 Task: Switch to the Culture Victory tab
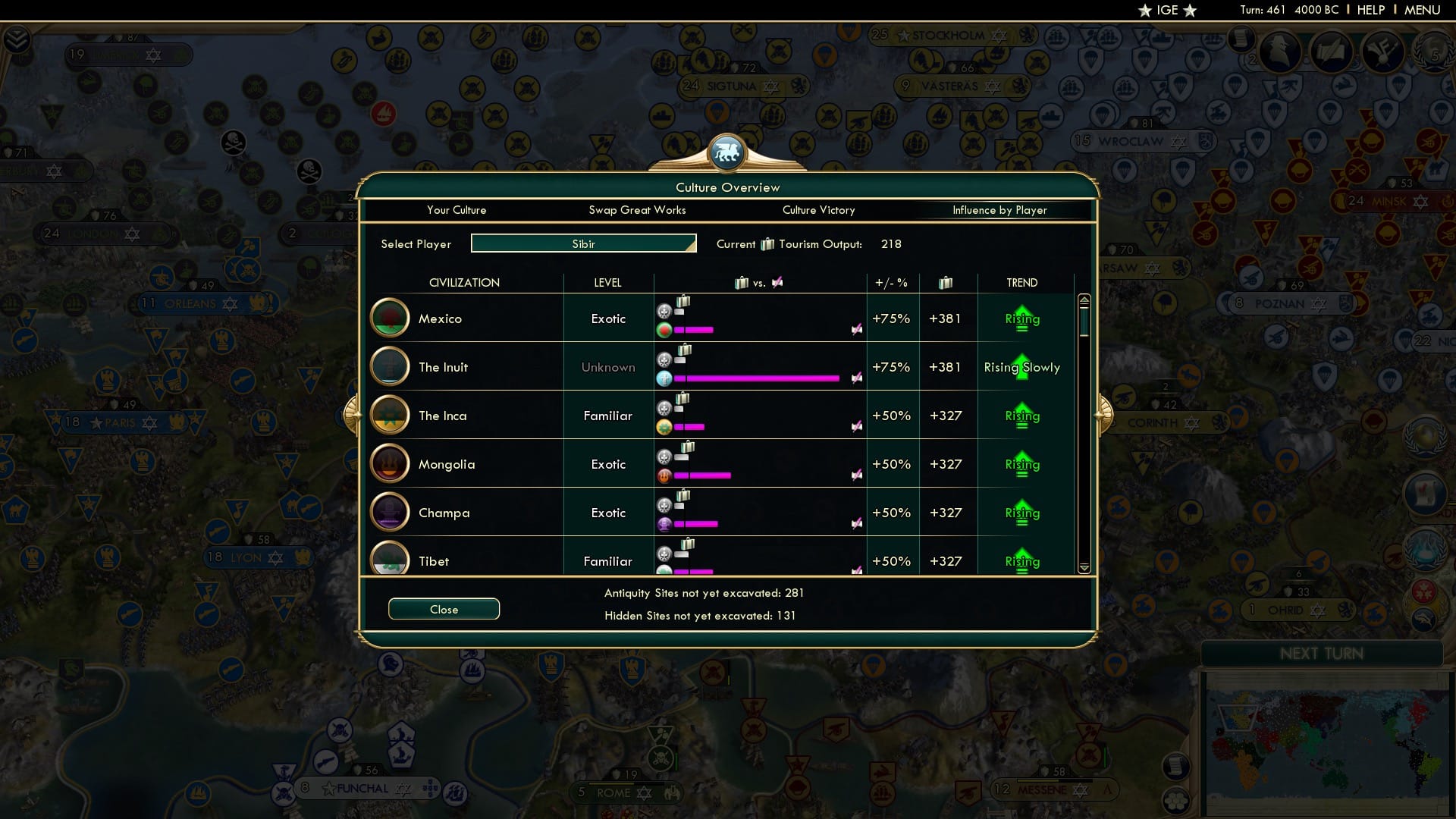[x=818, y=210]
